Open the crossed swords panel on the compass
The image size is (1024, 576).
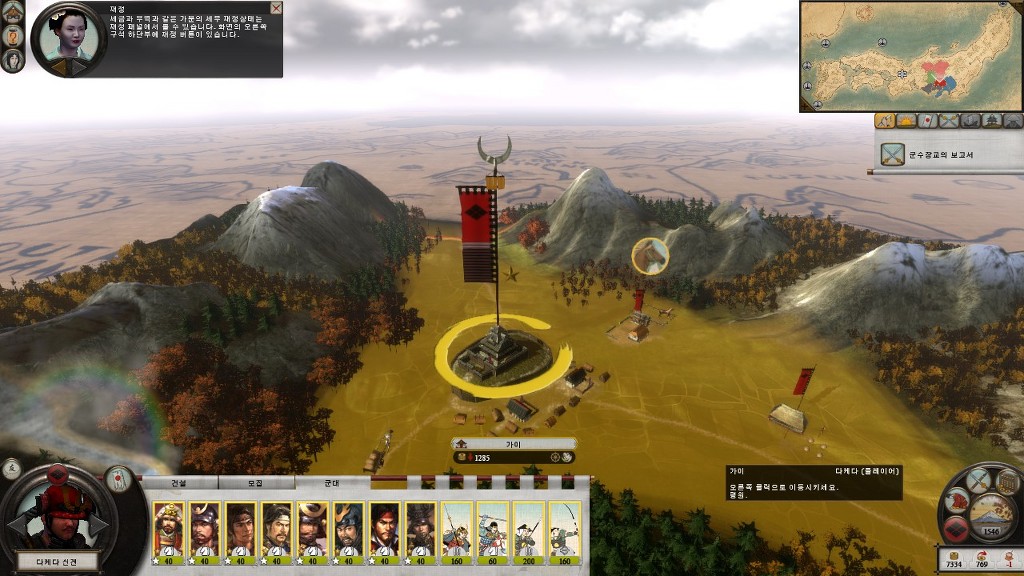click(x=977, y=480)
